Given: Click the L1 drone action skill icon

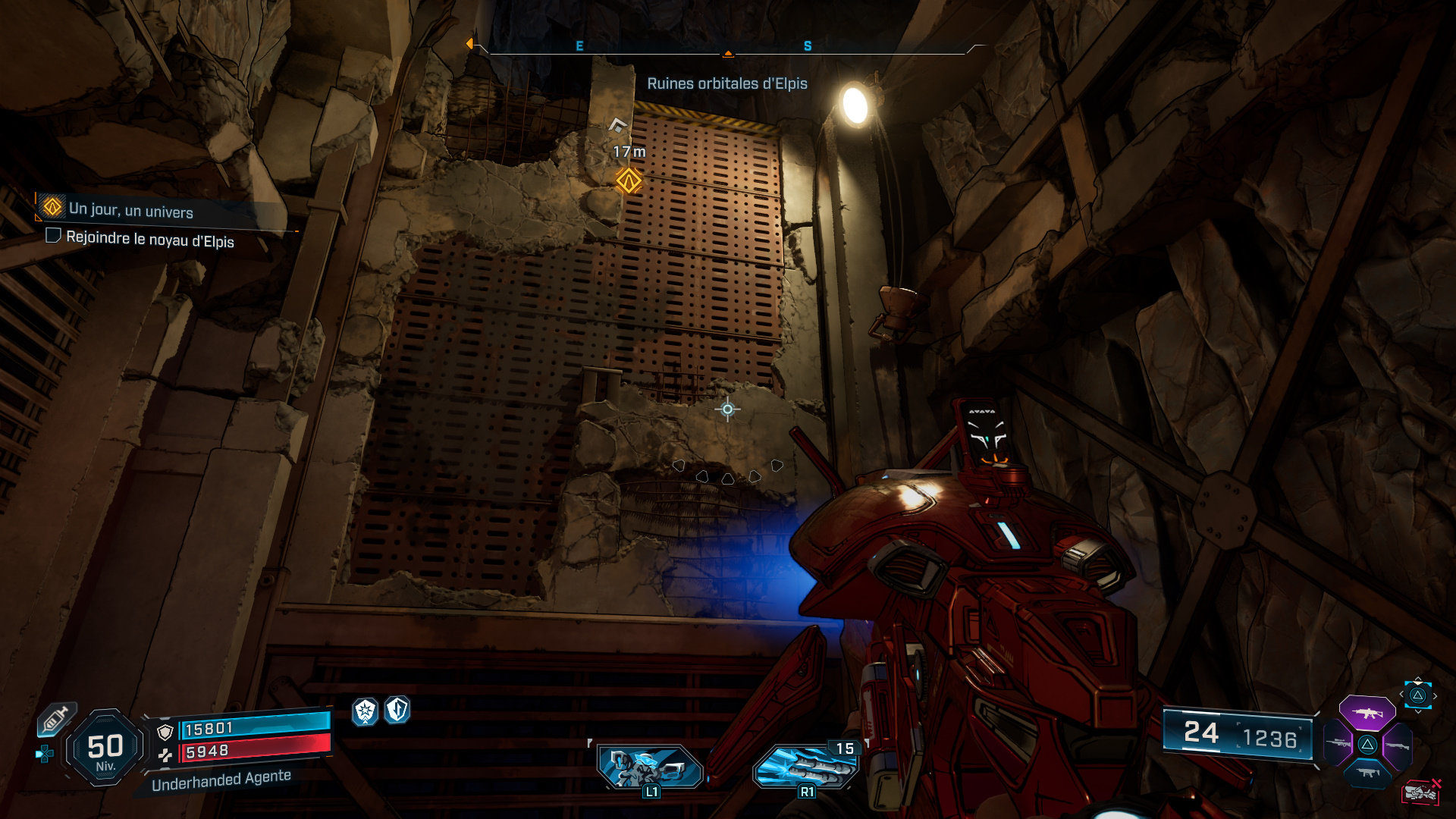Looking at the screenshot, I should [x=651, y=767].
